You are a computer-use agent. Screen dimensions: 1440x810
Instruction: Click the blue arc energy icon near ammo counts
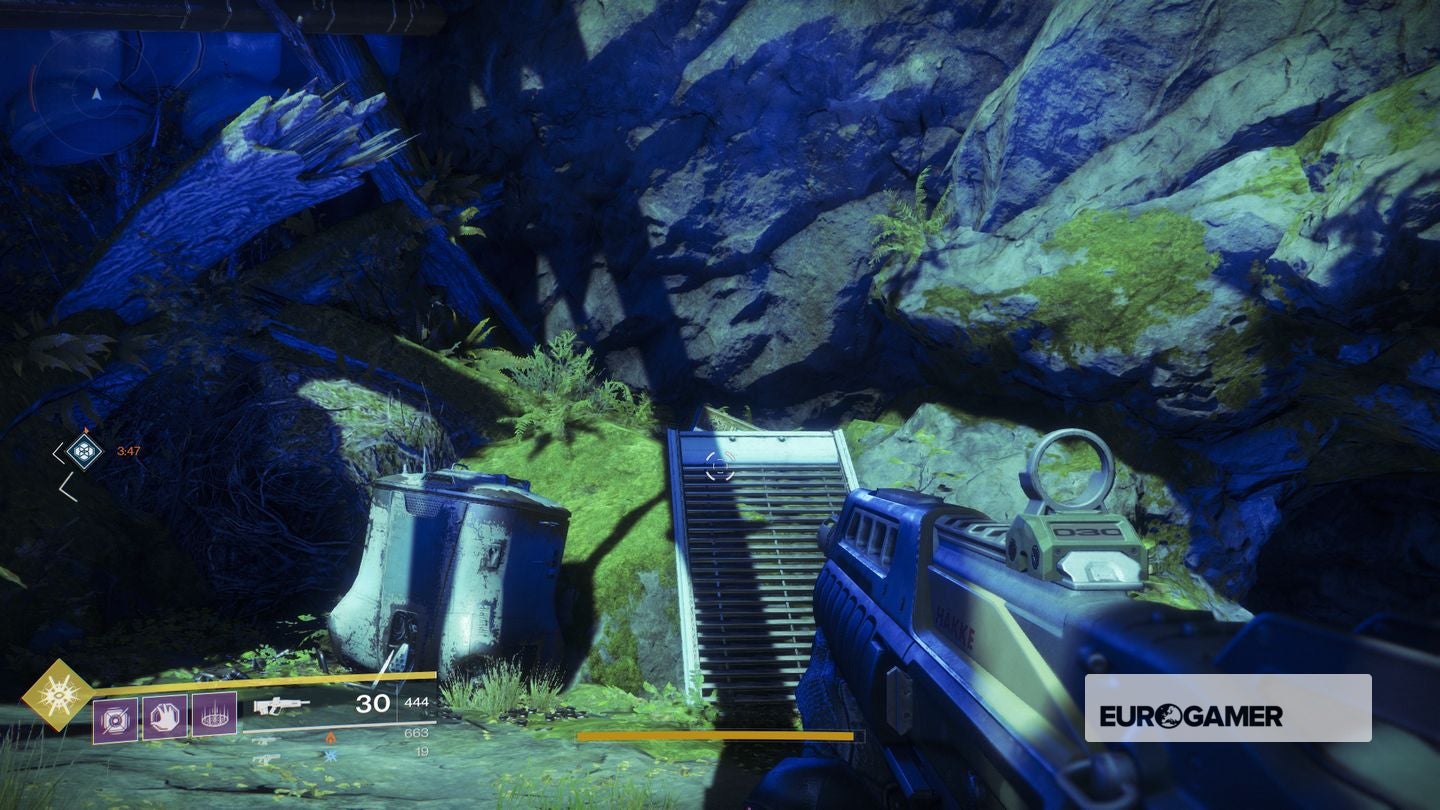point(329,756)
